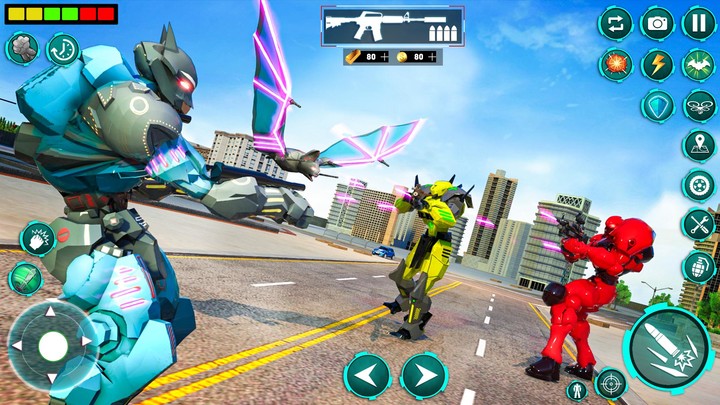
Task: Click the left arrow button
Action: click(367, 376)
